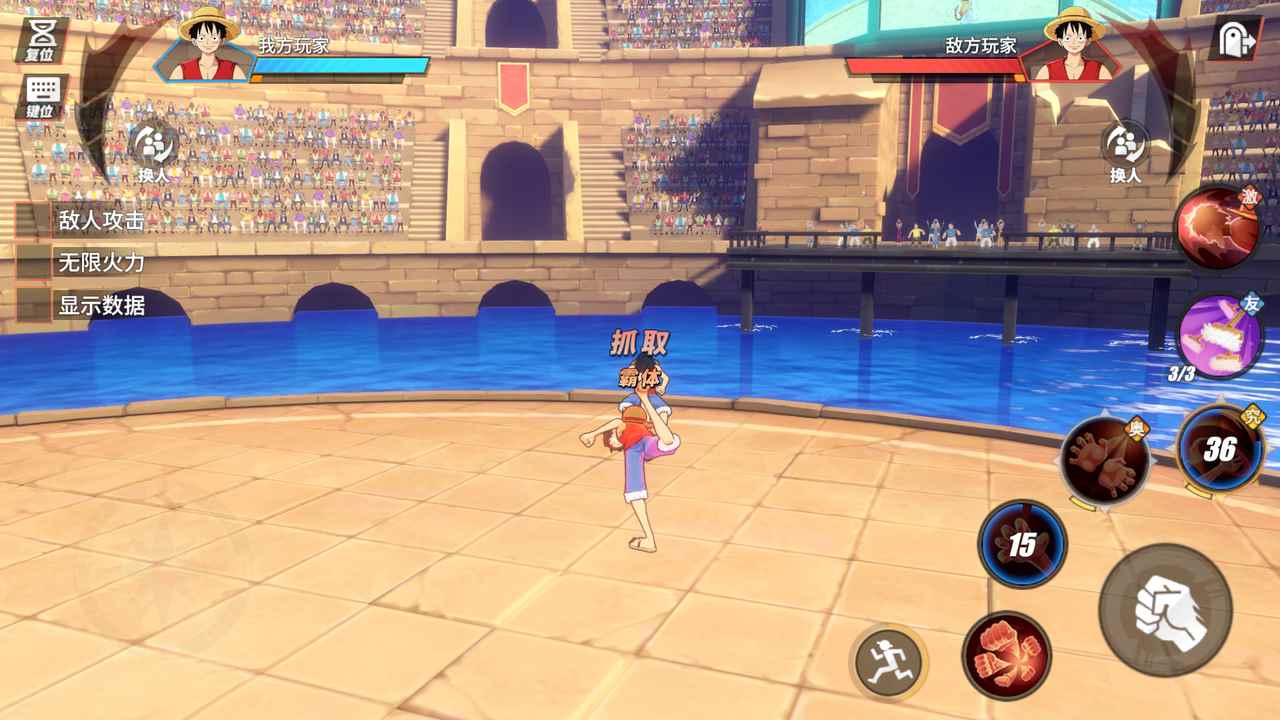The width and height of the screenshot is (1280, 720).
Task: Use the purple assist skill with 3/3 charges
Action: point(1218,335)
